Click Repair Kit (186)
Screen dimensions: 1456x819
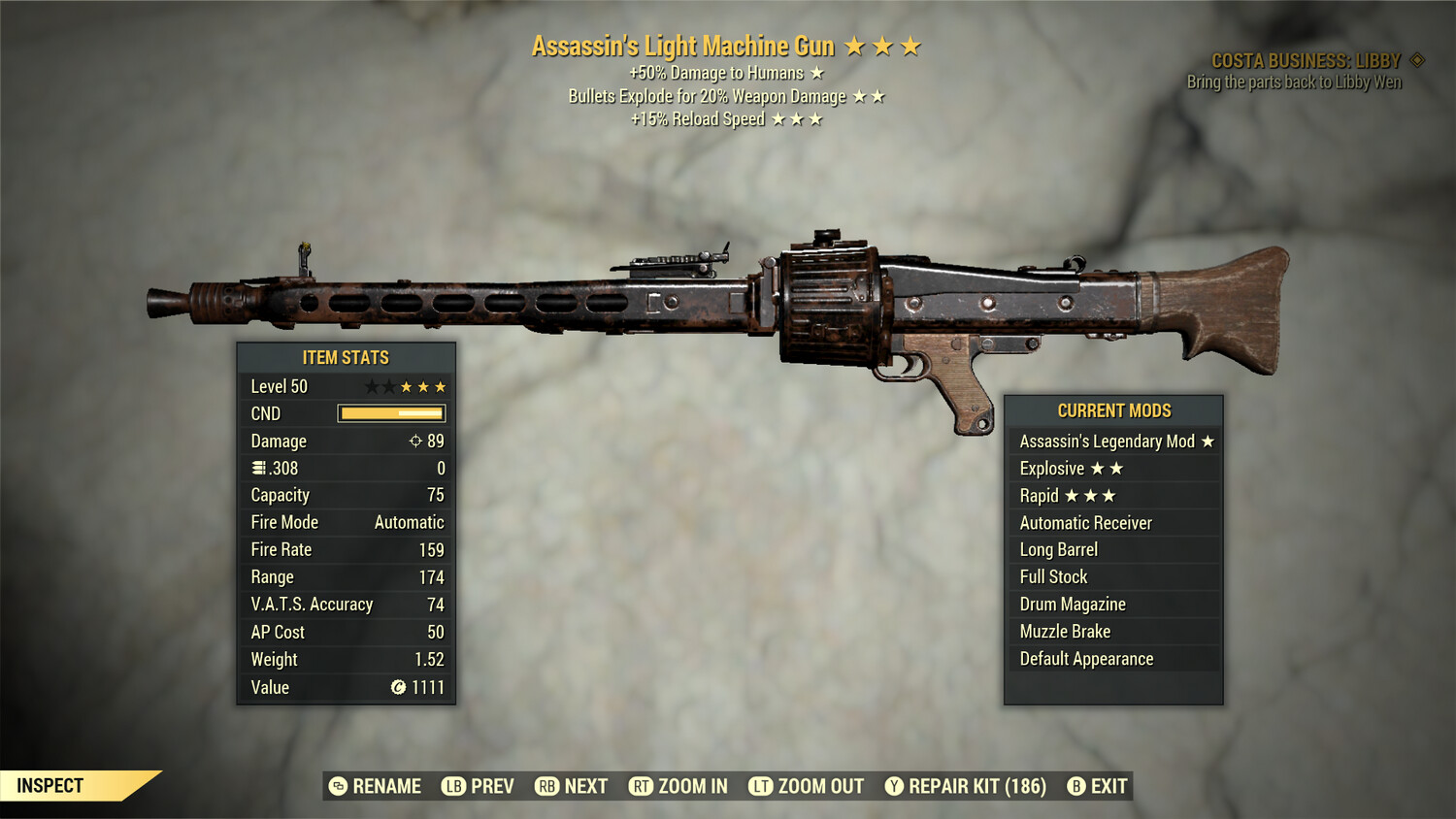pos(976,786)
